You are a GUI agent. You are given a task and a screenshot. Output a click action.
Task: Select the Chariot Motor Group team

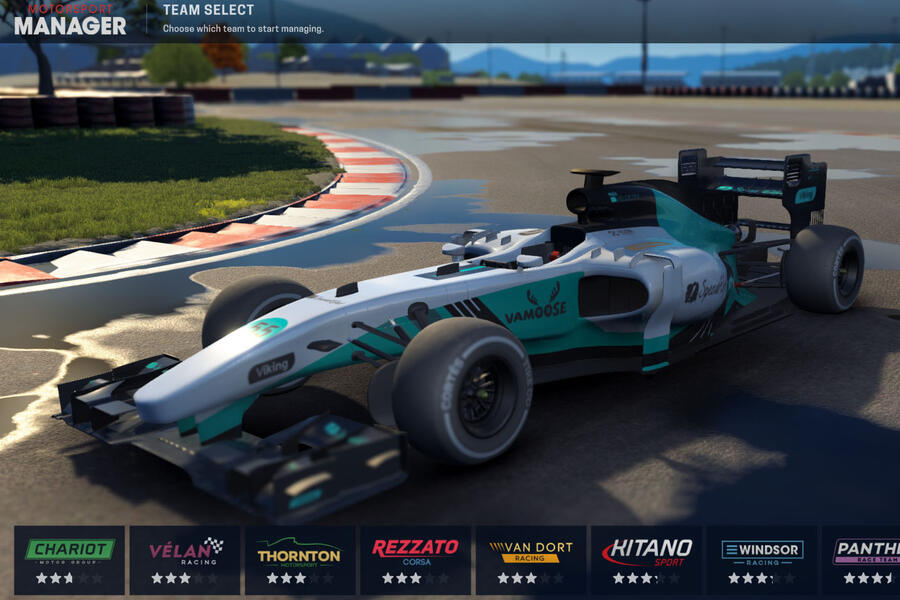(69, 560)
